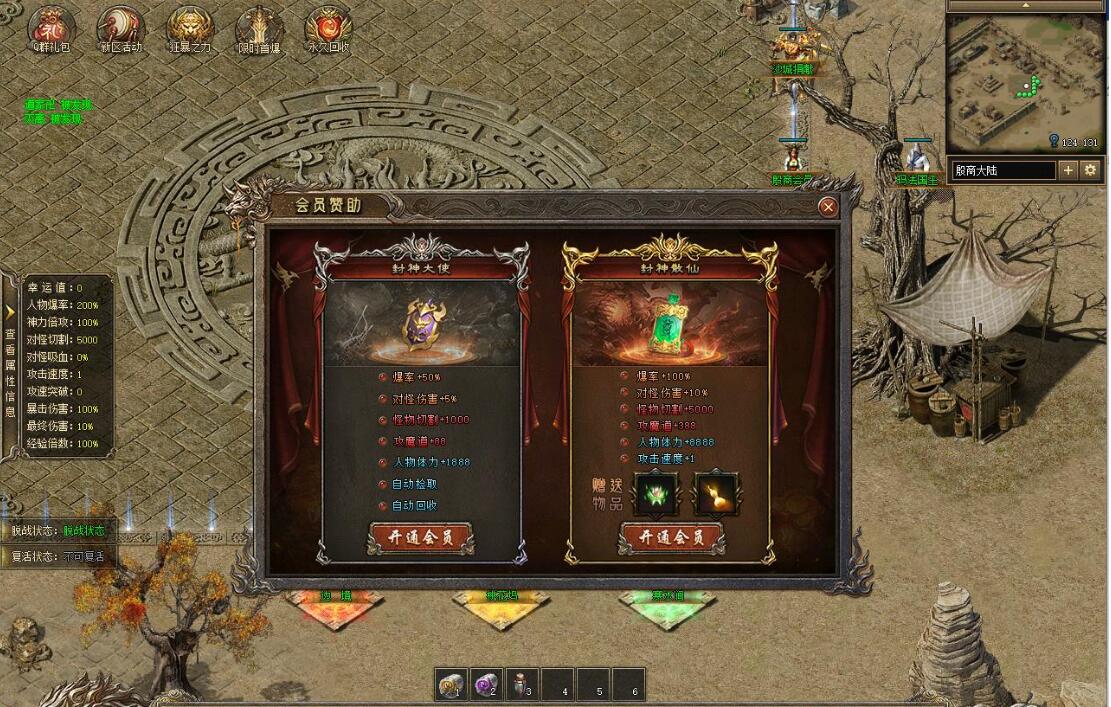Toggle the 脱战状态 status row
Screen dimensions: 1111x707
click(x=58, y=531)
